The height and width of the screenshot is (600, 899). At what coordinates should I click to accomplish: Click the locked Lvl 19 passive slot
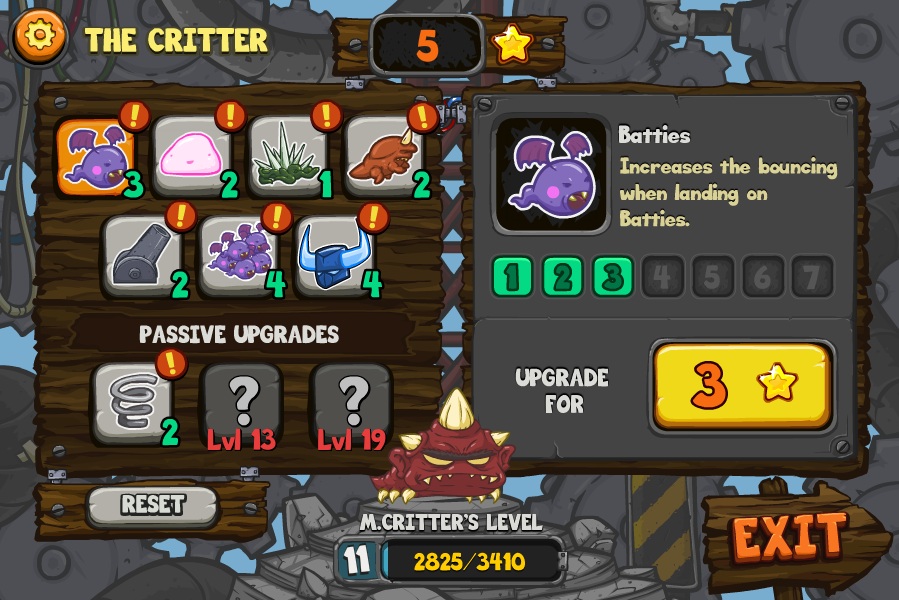[350, 402]
